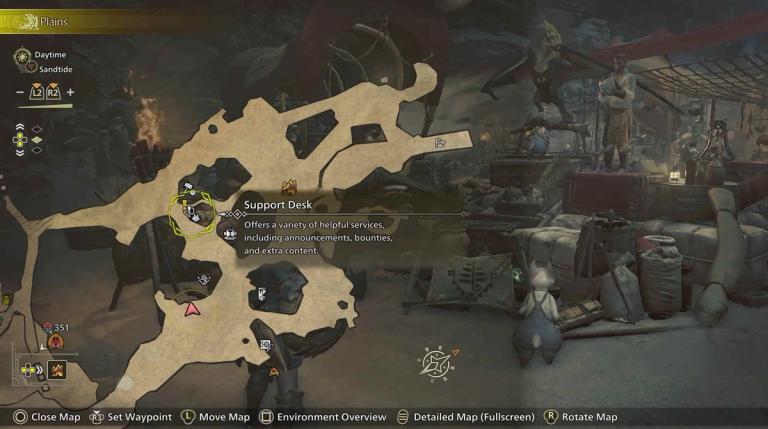Image resolution: width=768 pixels, height=429 pixels.
Task: Choose the facility marker right of Support Desk
Action: tap(230, 233)
